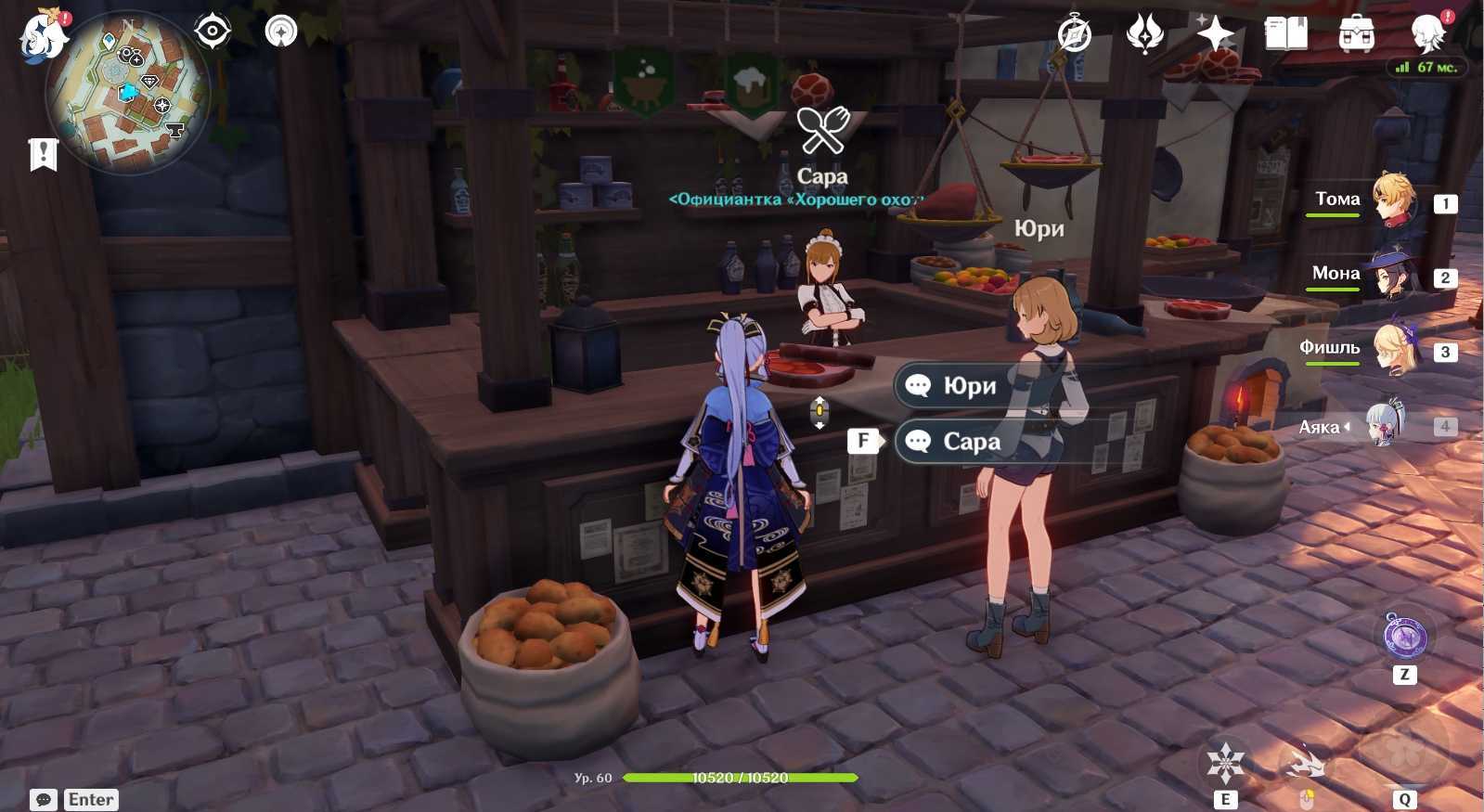Open the Paimon menu icon
The width and height of the screenshot is (1484, 812).
pyautogui.click(x=44, y=37)
